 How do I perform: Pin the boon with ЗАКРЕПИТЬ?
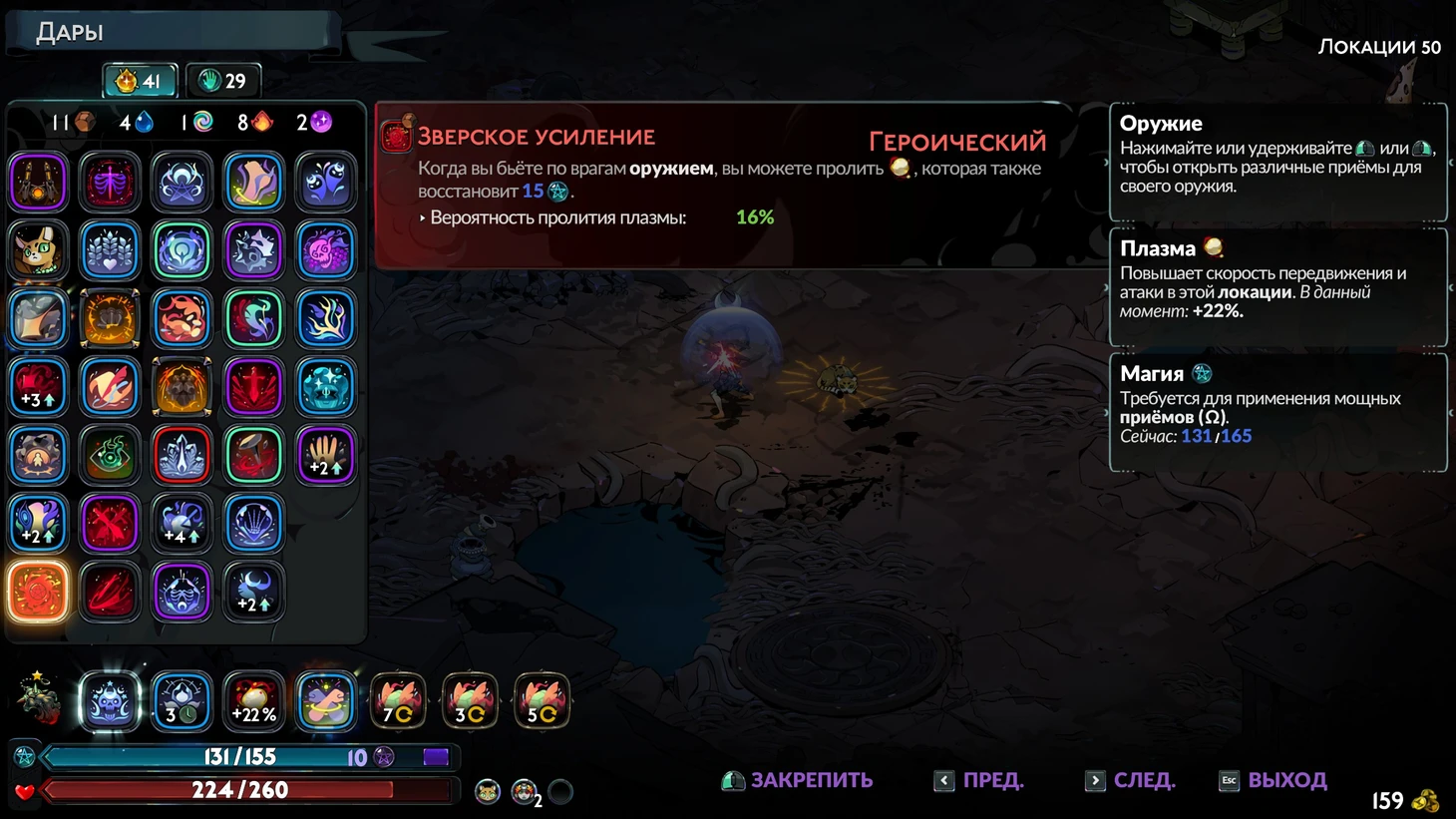[797, 780]
